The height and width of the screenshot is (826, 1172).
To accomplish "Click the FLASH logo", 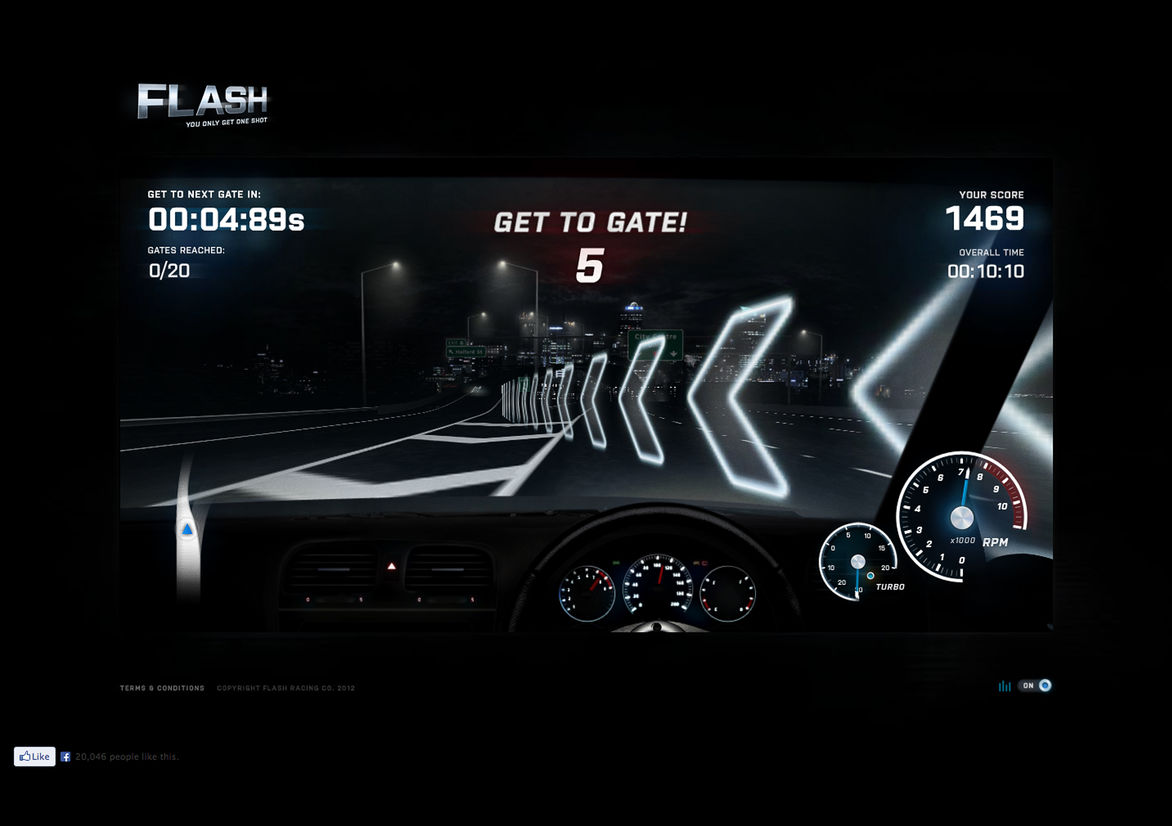I will (203, 103).
